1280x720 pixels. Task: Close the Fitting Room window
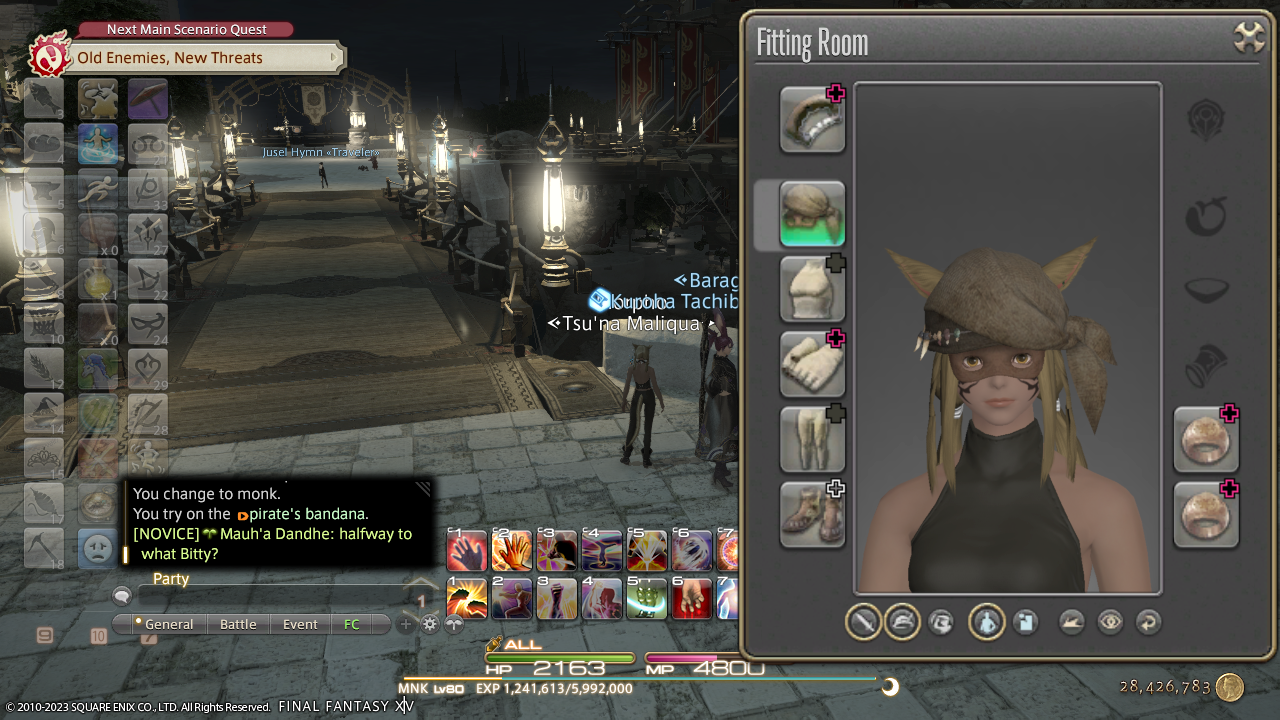[x=1249, y=38]
